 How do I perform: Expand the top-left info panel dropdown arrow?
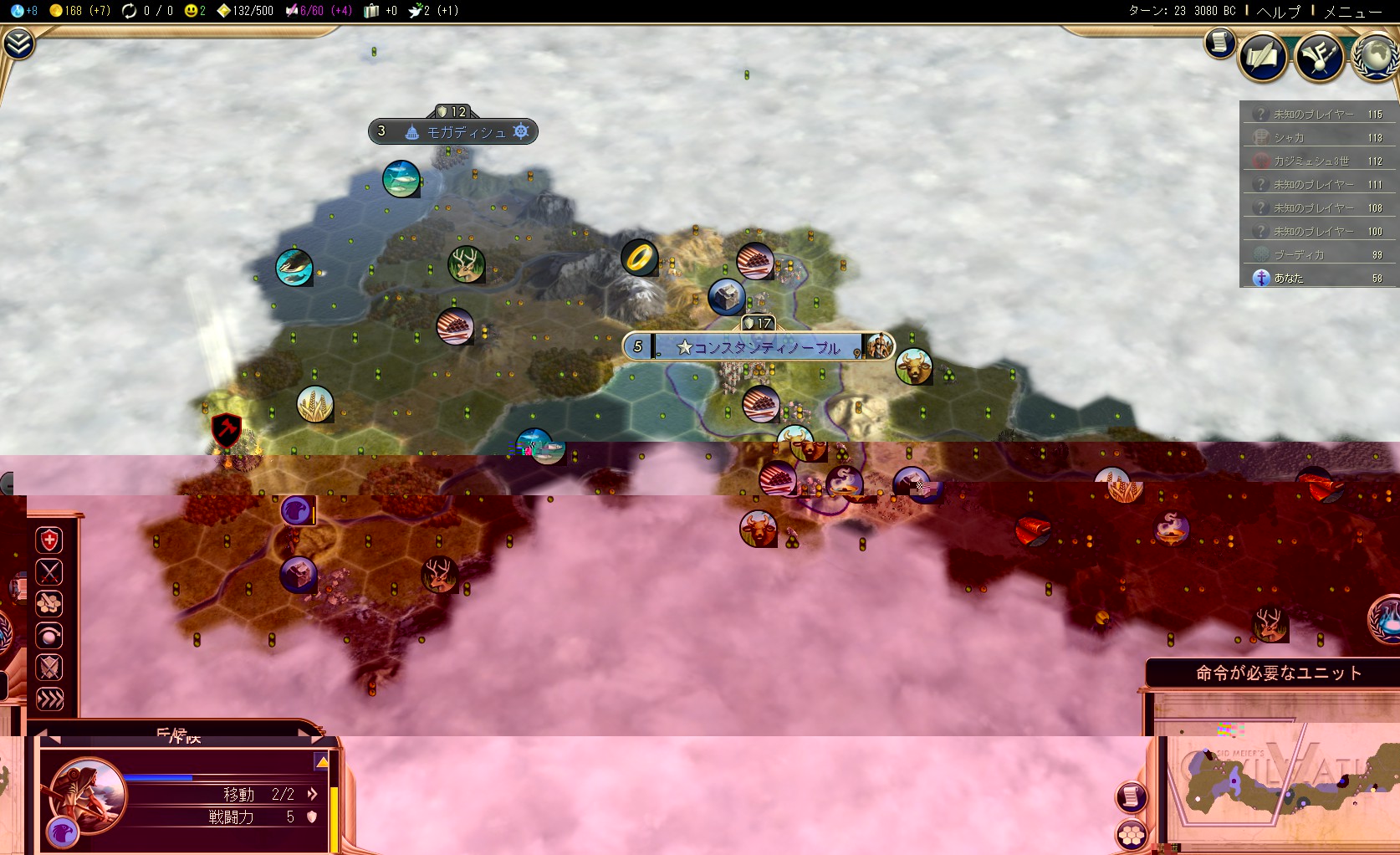[x=18, y=44]
